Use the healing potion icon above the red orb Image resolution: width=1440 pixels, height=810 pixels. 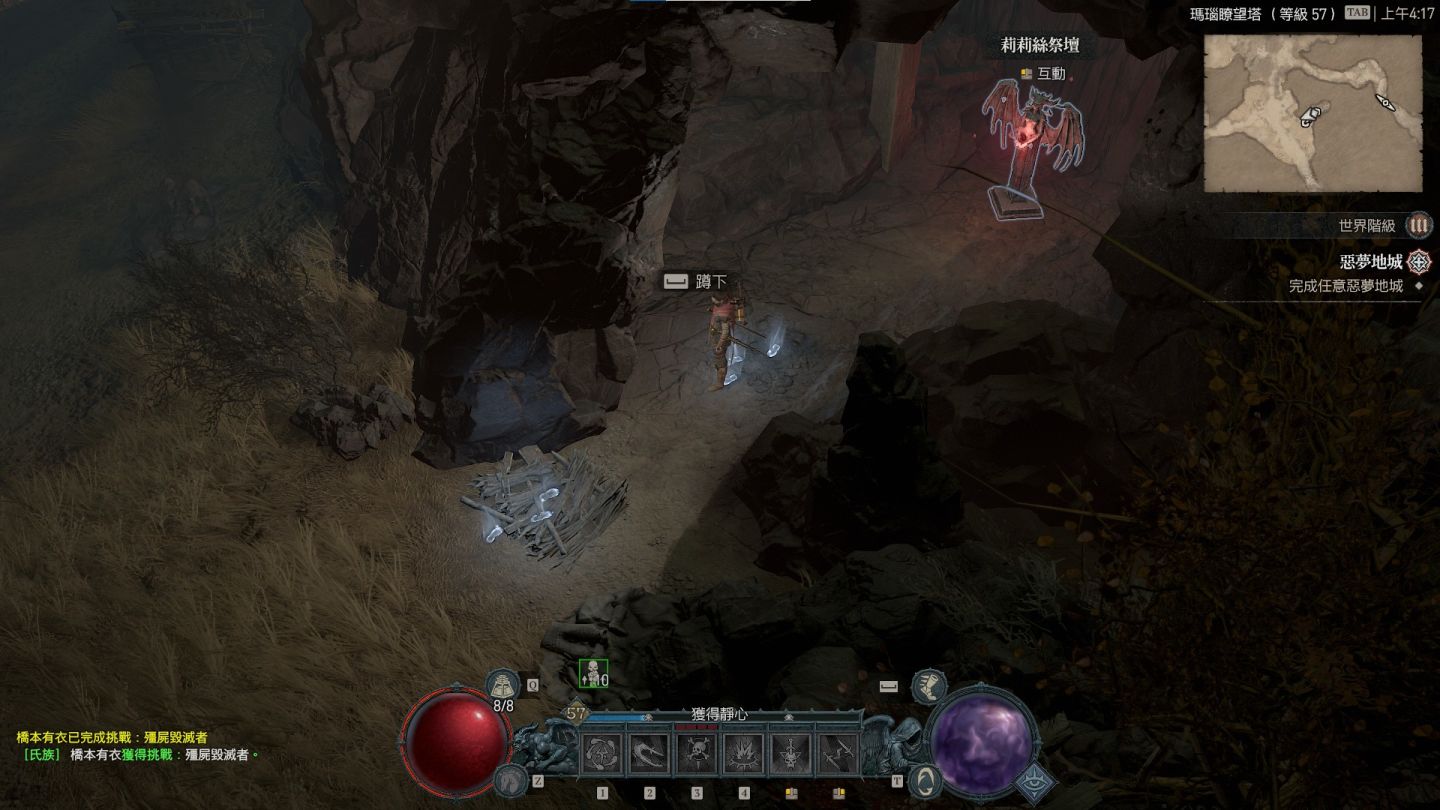[502, 684]
